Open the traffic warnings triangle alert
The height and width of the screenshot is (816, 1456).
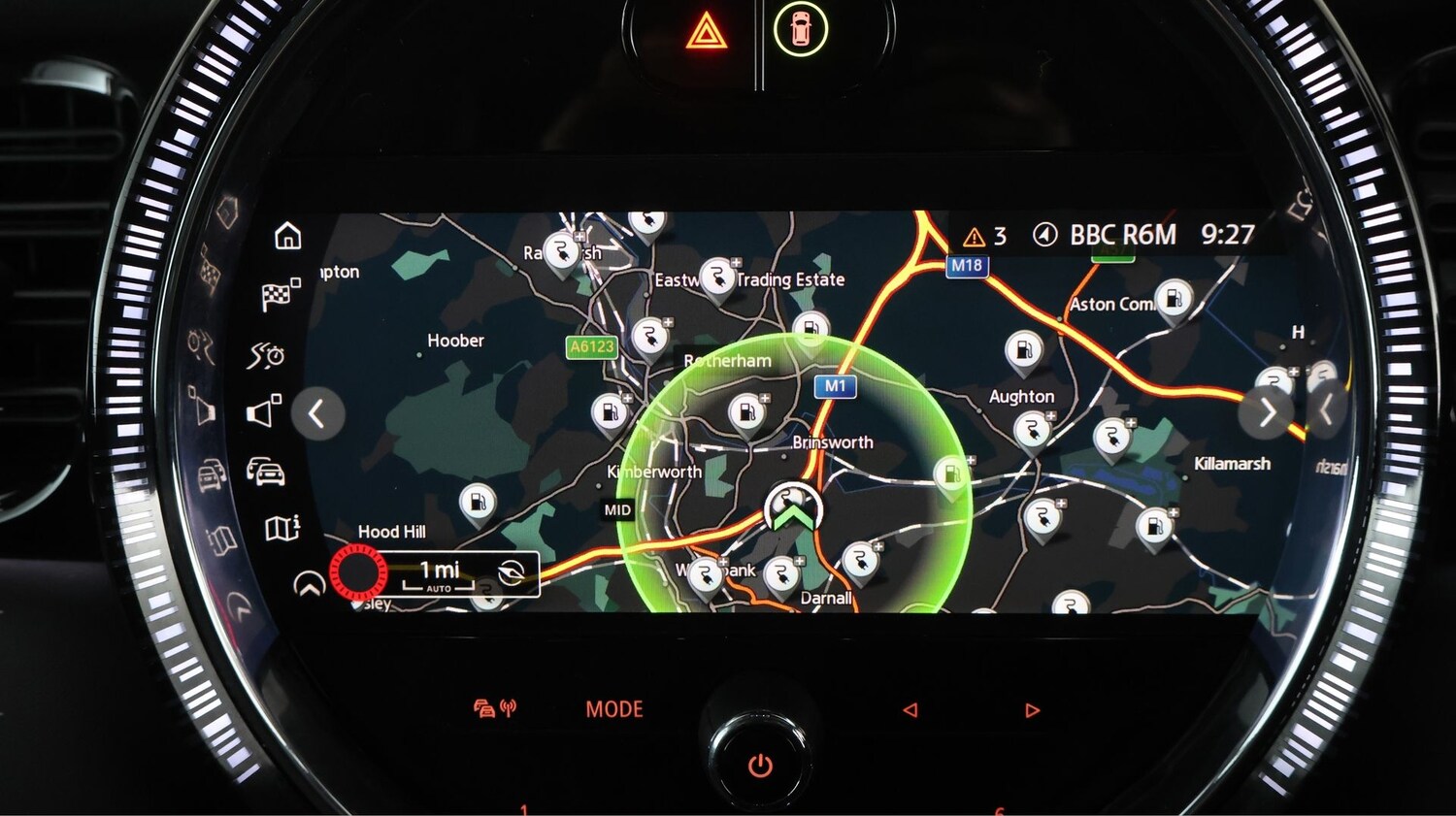[x=984, y=236]
